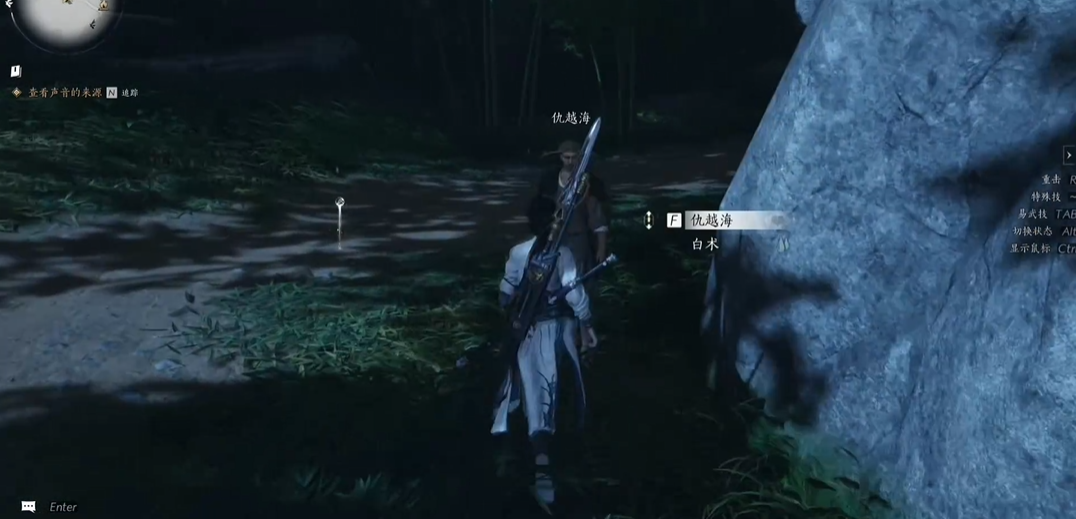
Task: Choose the 仇越海 interaction option
Action: point(712,220)
